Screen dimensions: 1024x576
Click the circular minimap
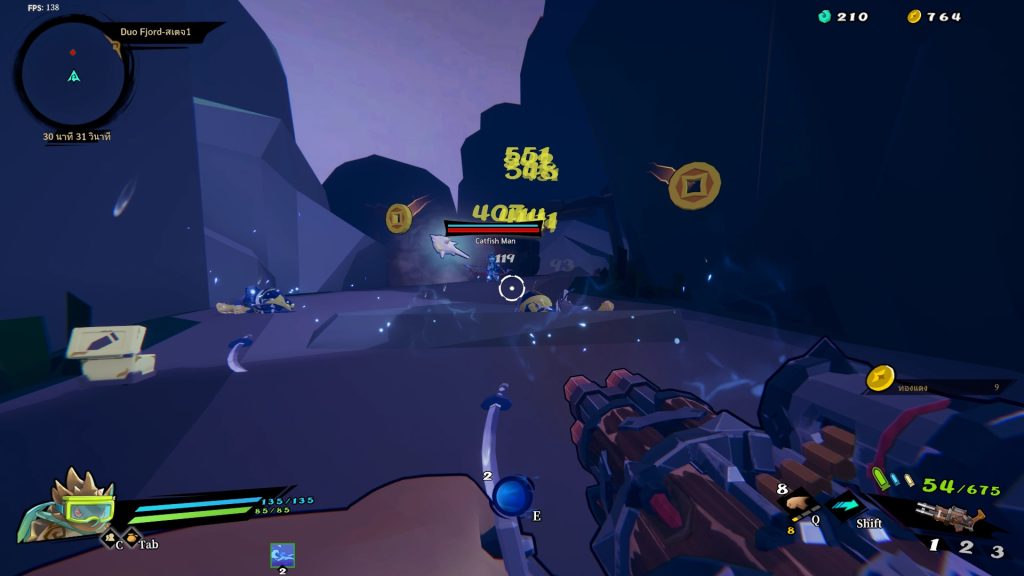coord(73,73)
